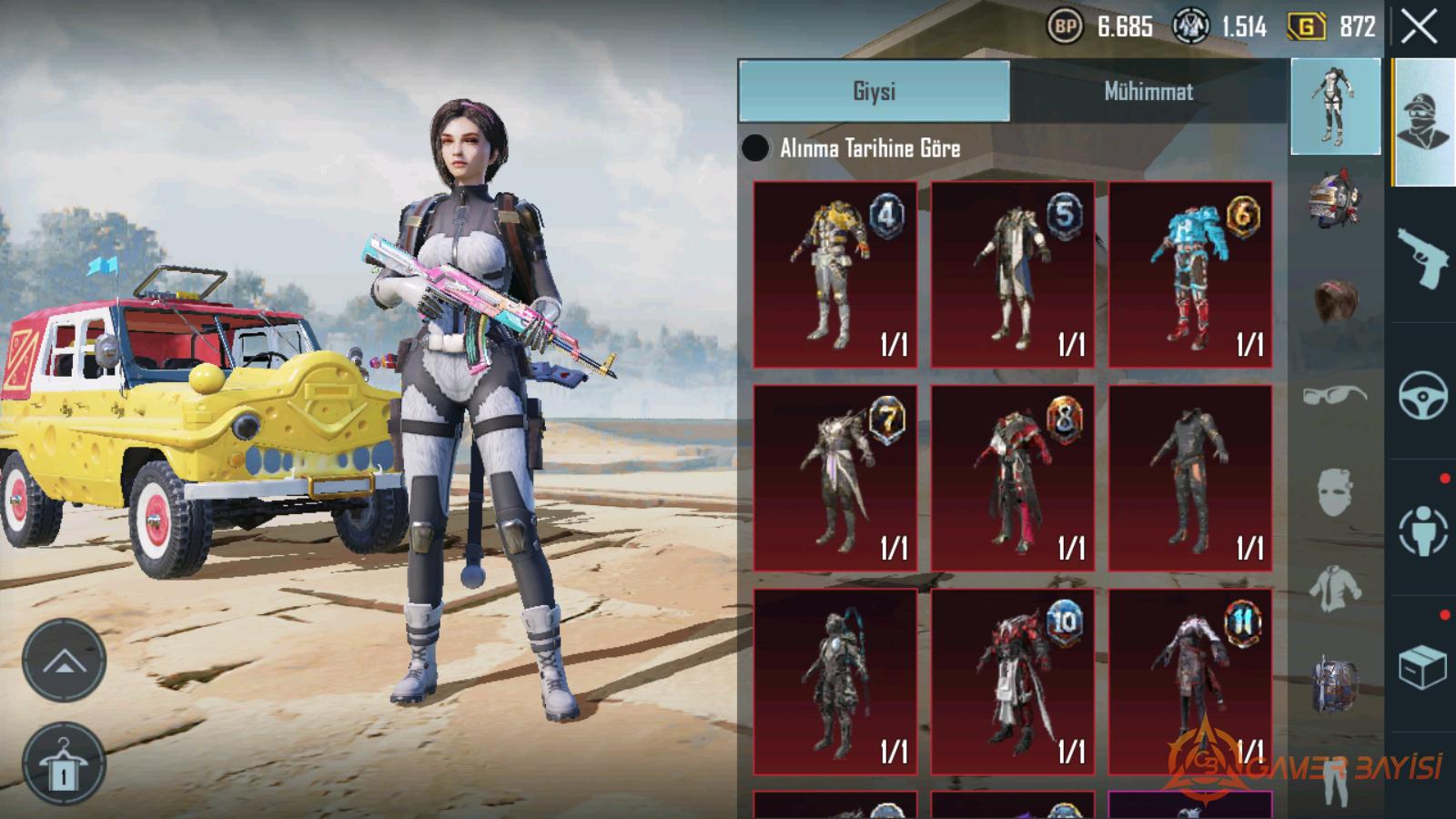Select the face mask category
This screenshot has width=1456, height=819.
(x=1335, y=492)
